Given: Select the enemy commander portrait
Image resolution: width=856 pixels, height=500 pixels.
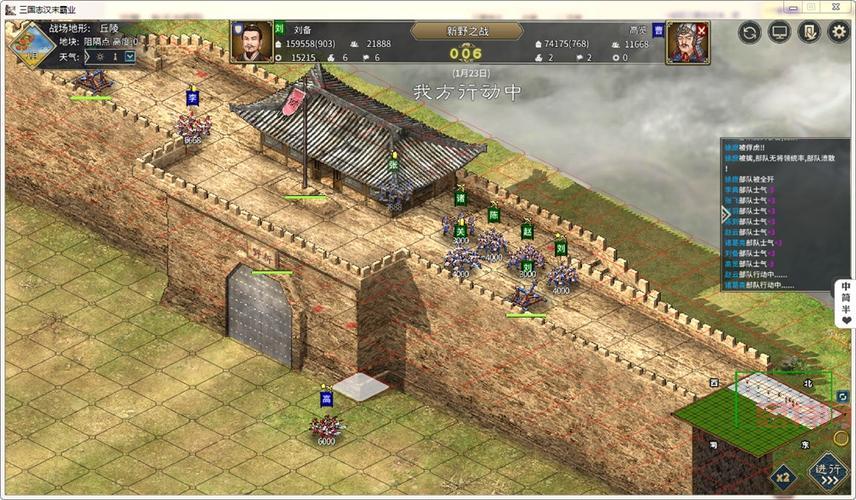Looking at the screenshot, I should click(x=687, y=42).
